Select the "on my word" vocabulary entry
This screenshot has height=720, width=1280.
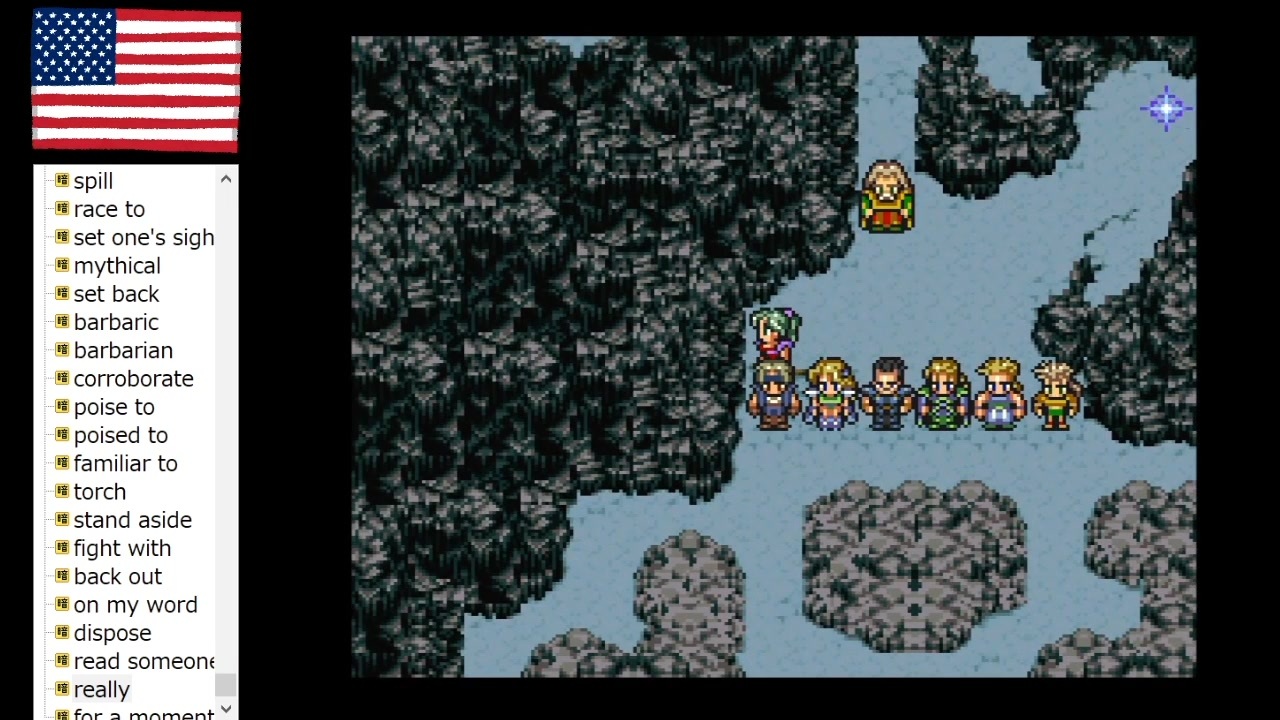pyautogui.click(x=135, y=605)
